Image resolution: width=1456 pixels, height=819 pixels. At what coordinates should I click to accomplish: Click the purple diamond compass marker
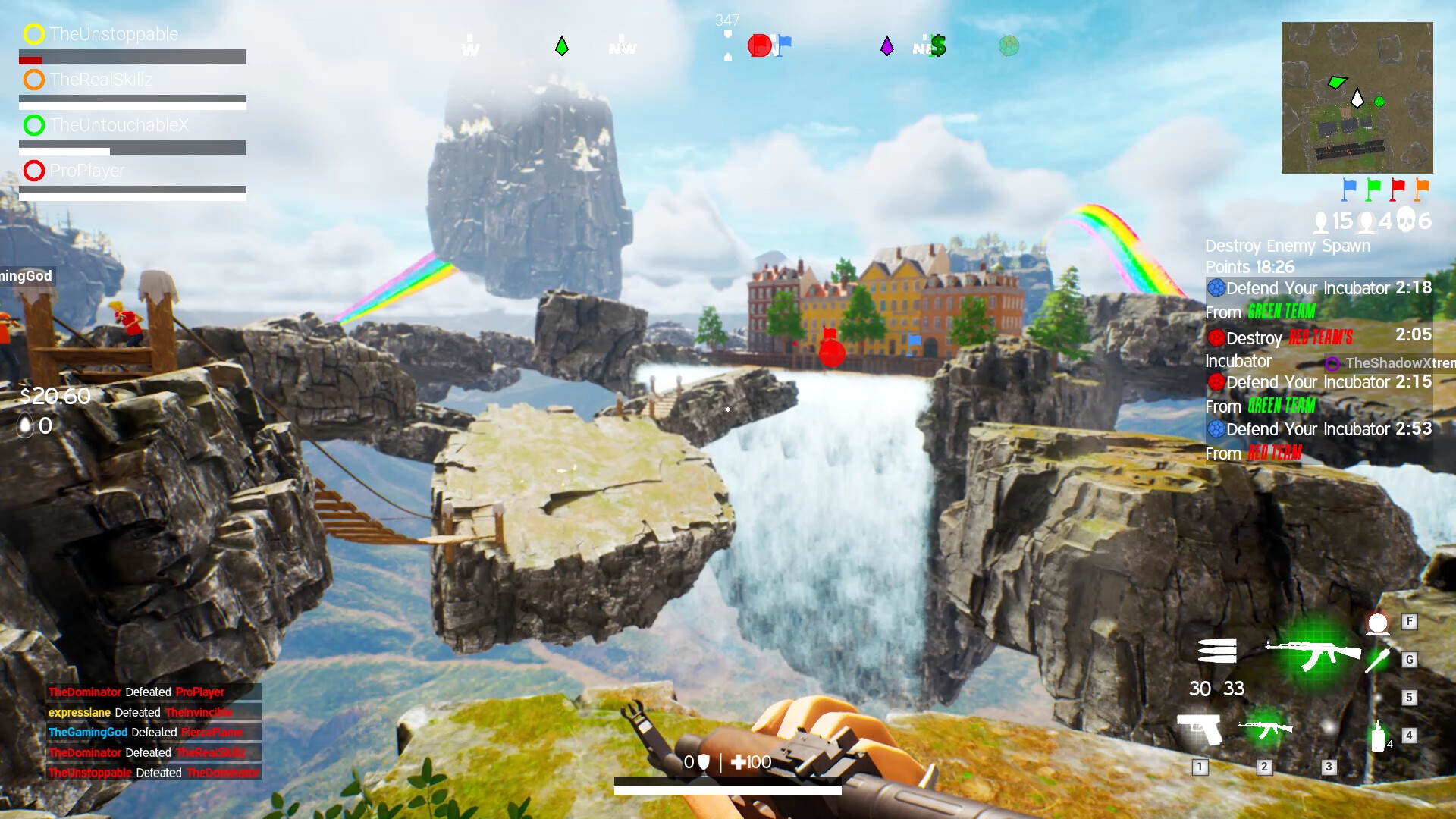(x=886, y=46)
